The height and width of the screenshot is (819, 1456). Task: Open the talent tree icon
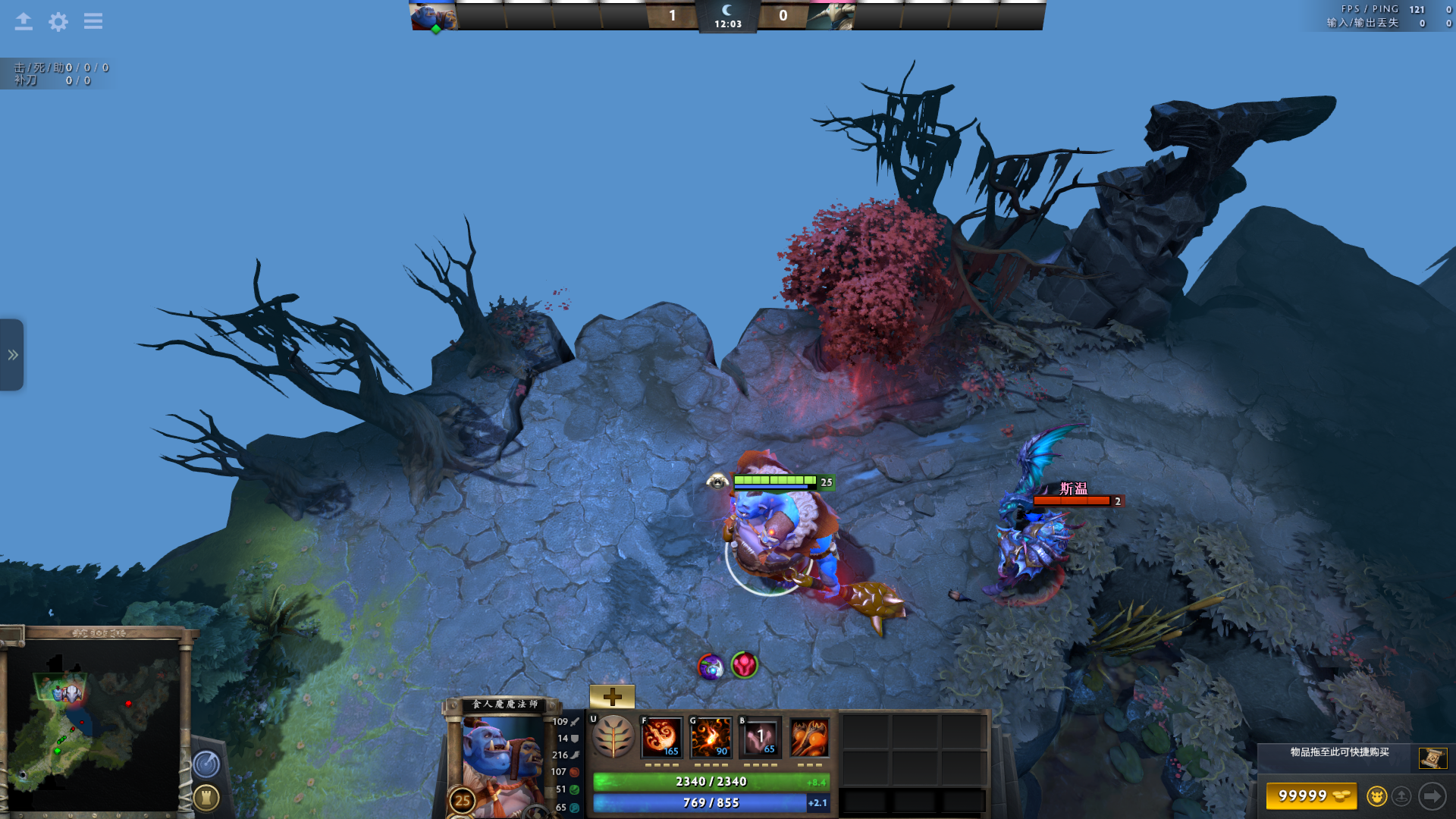click(x=613, y=737)
